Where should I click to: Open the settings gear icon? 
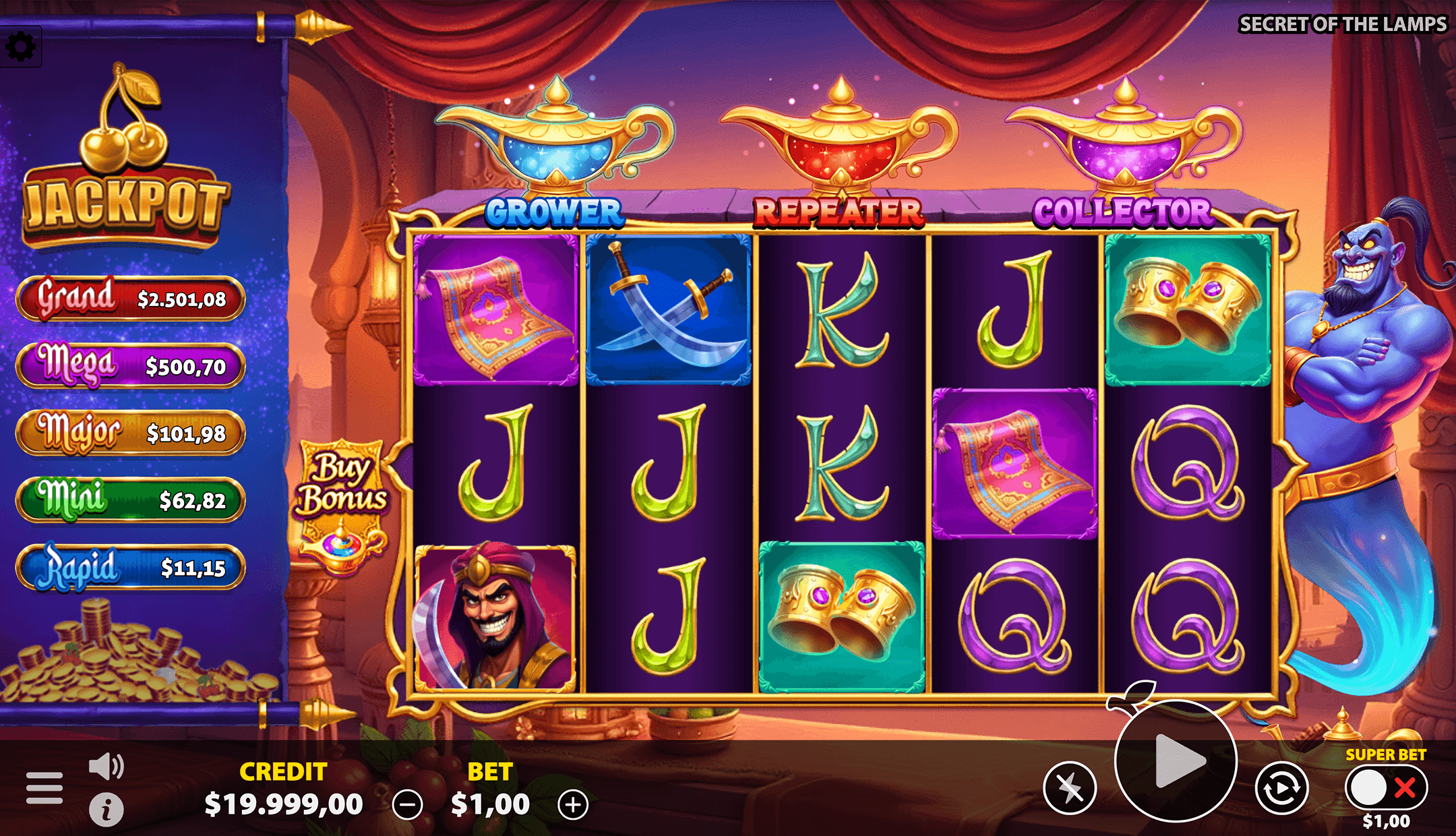(21, 47)
